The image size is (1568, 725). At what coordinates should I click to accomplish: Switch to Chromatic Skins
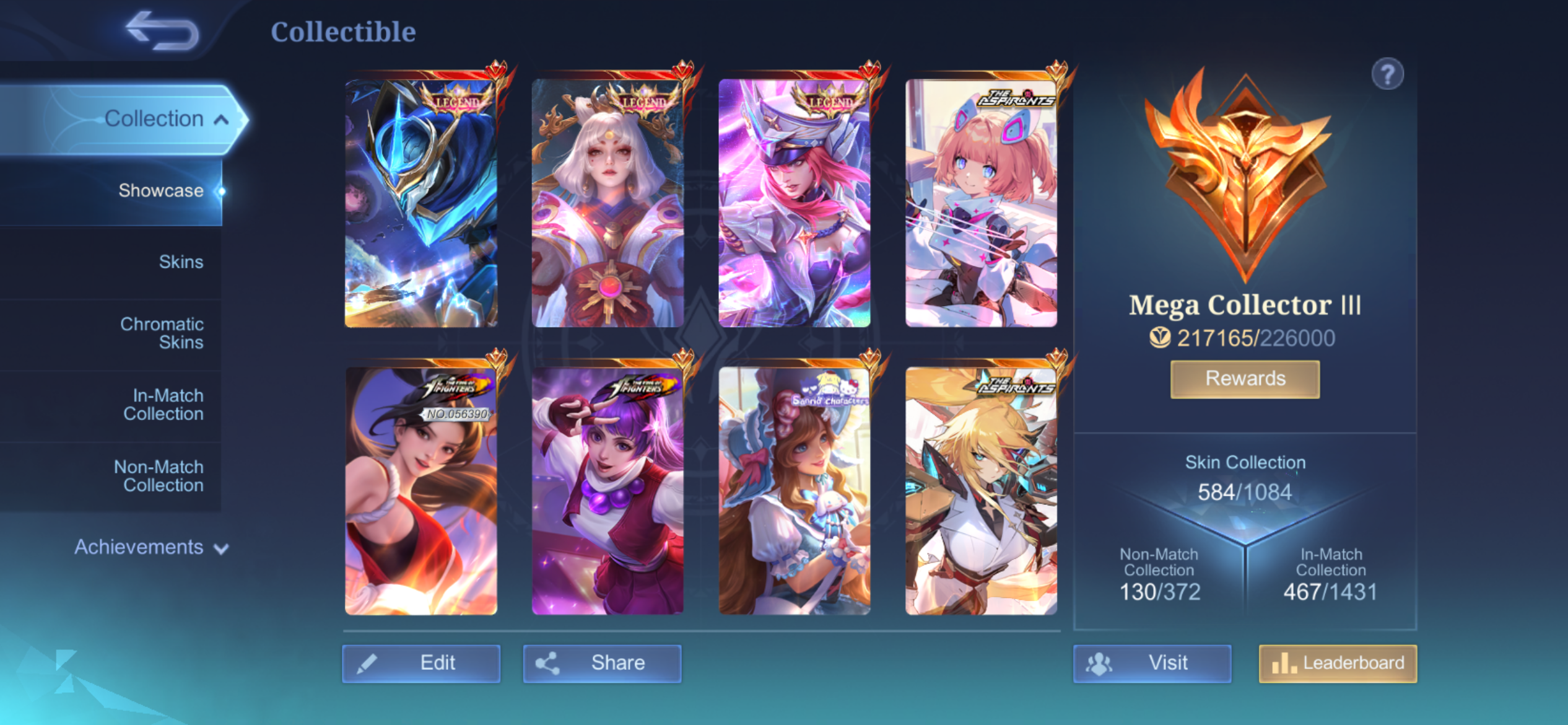click(x=162, y=333)
